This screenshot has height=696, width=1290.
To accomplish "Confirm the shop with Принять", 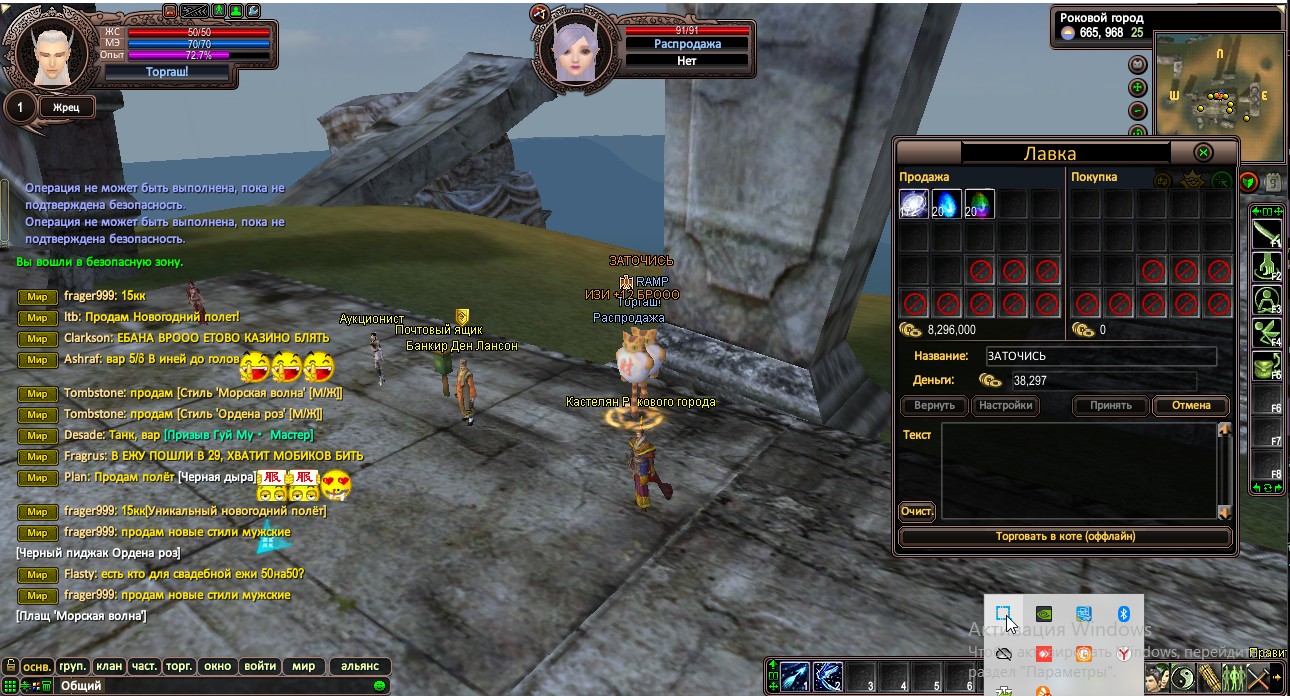I will [1111, 406].
